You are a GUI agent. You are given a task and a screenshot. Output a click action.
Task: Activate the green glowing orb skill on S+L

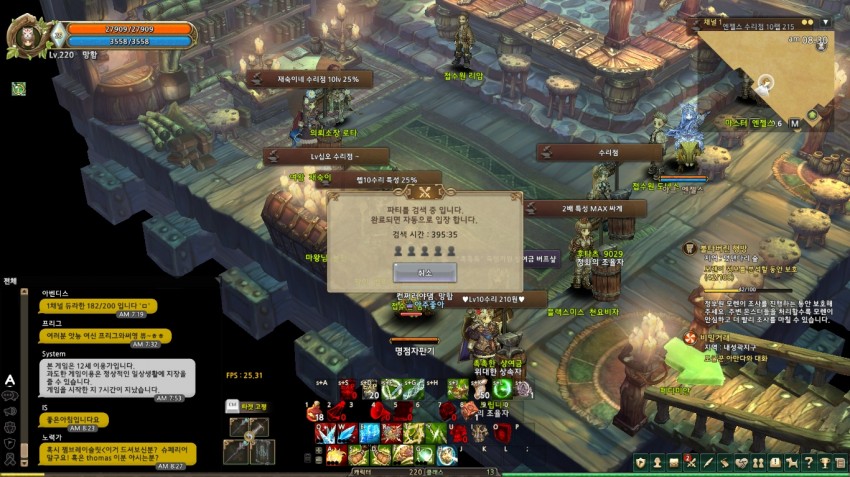click(x=501, y=389)
